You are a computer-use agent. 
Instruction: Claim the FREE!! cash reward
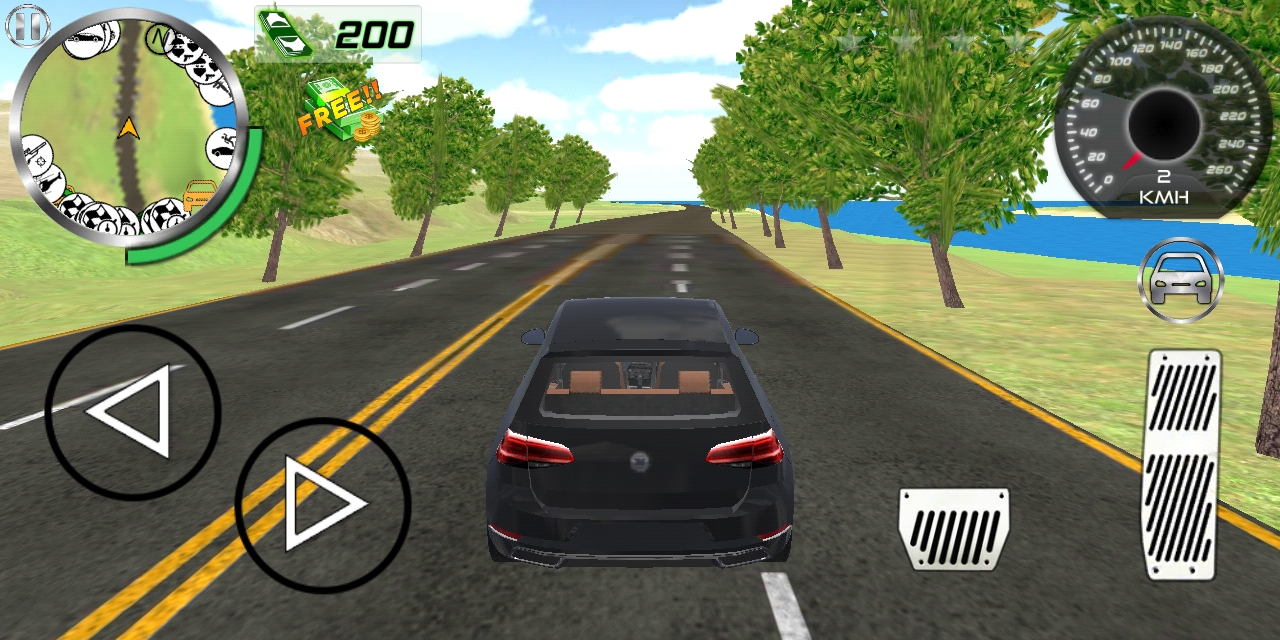tap(341, 110)
